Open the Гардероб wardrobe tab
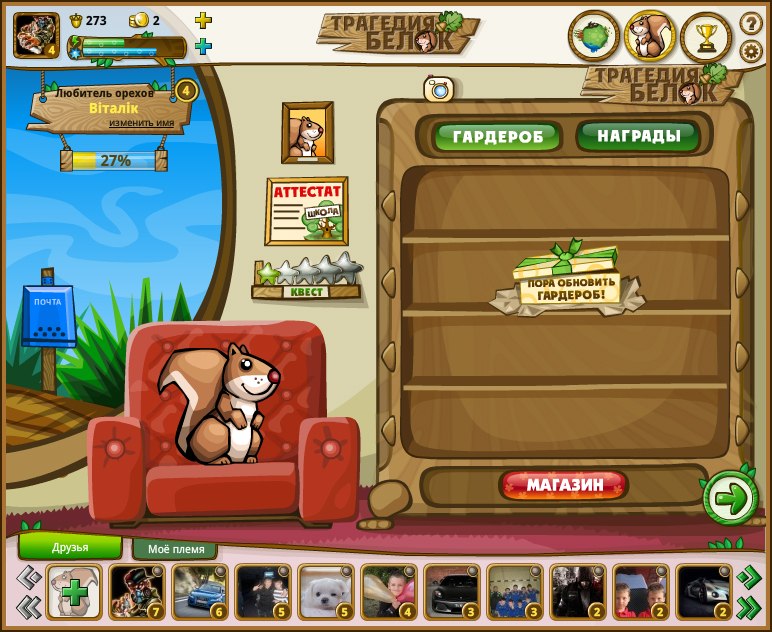This screenshot has height=632, width=772. (x=497, y=136)
